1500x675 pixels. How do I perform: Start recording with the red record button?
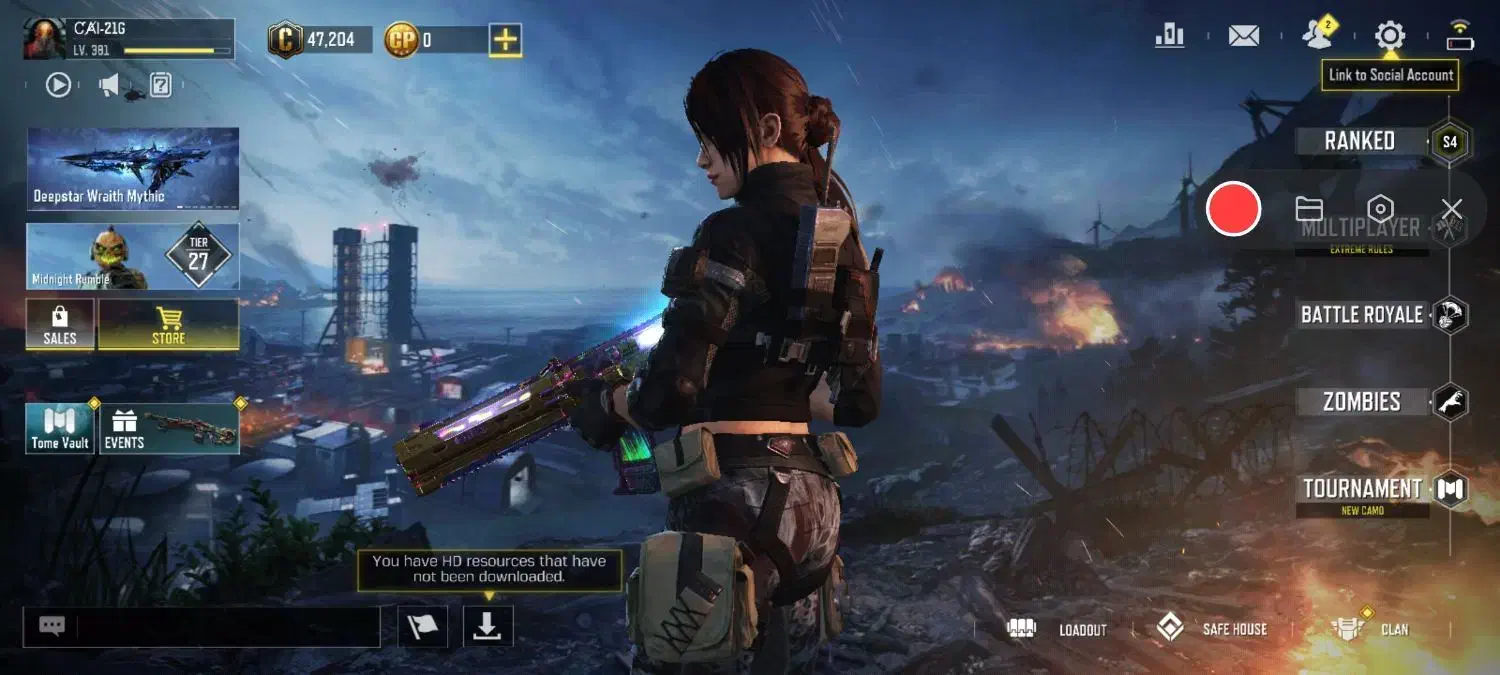[1234, 209]
